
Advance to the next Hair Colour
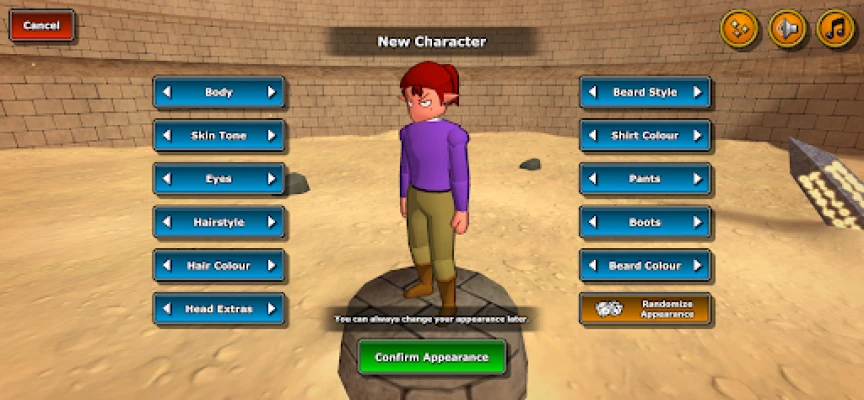tap(271, 266)
